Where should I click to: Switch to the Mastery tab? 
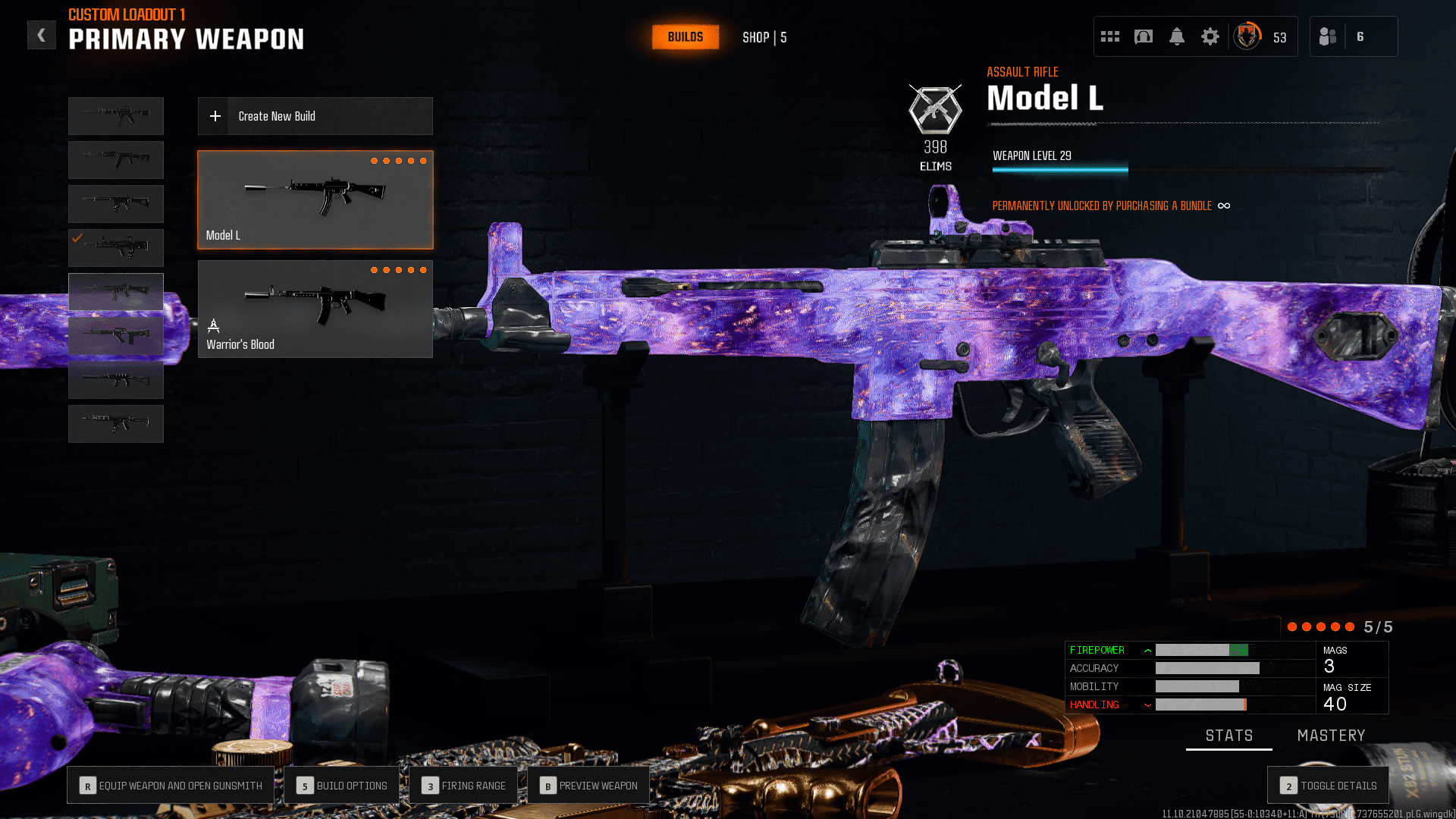point(1331,736)
